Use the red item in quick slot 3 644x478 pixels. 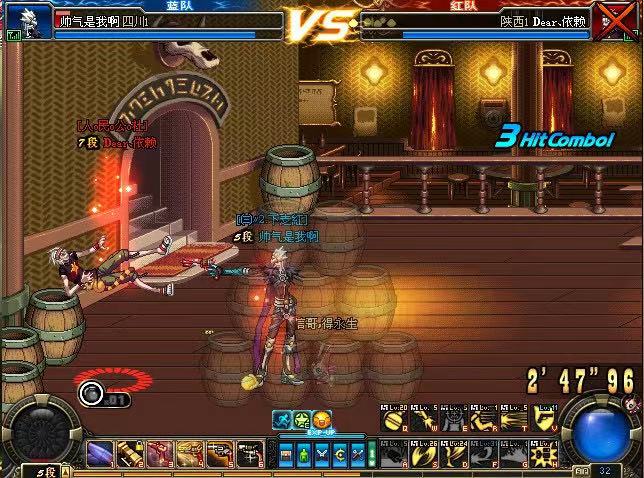(x=160, y=454)
